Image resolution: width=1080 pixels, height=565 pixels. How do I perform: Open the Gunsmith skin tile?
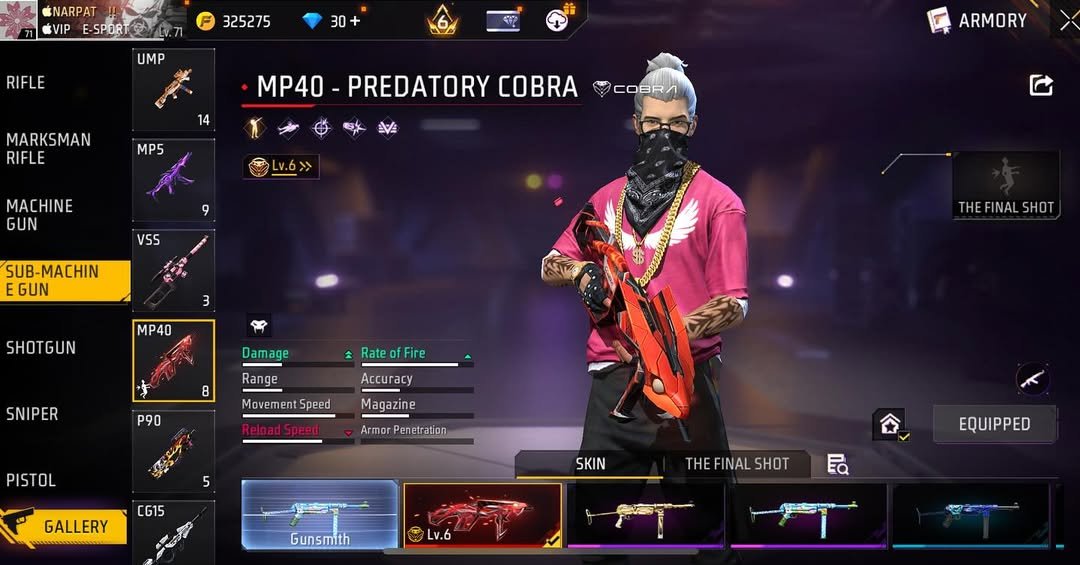pos(320,515)
